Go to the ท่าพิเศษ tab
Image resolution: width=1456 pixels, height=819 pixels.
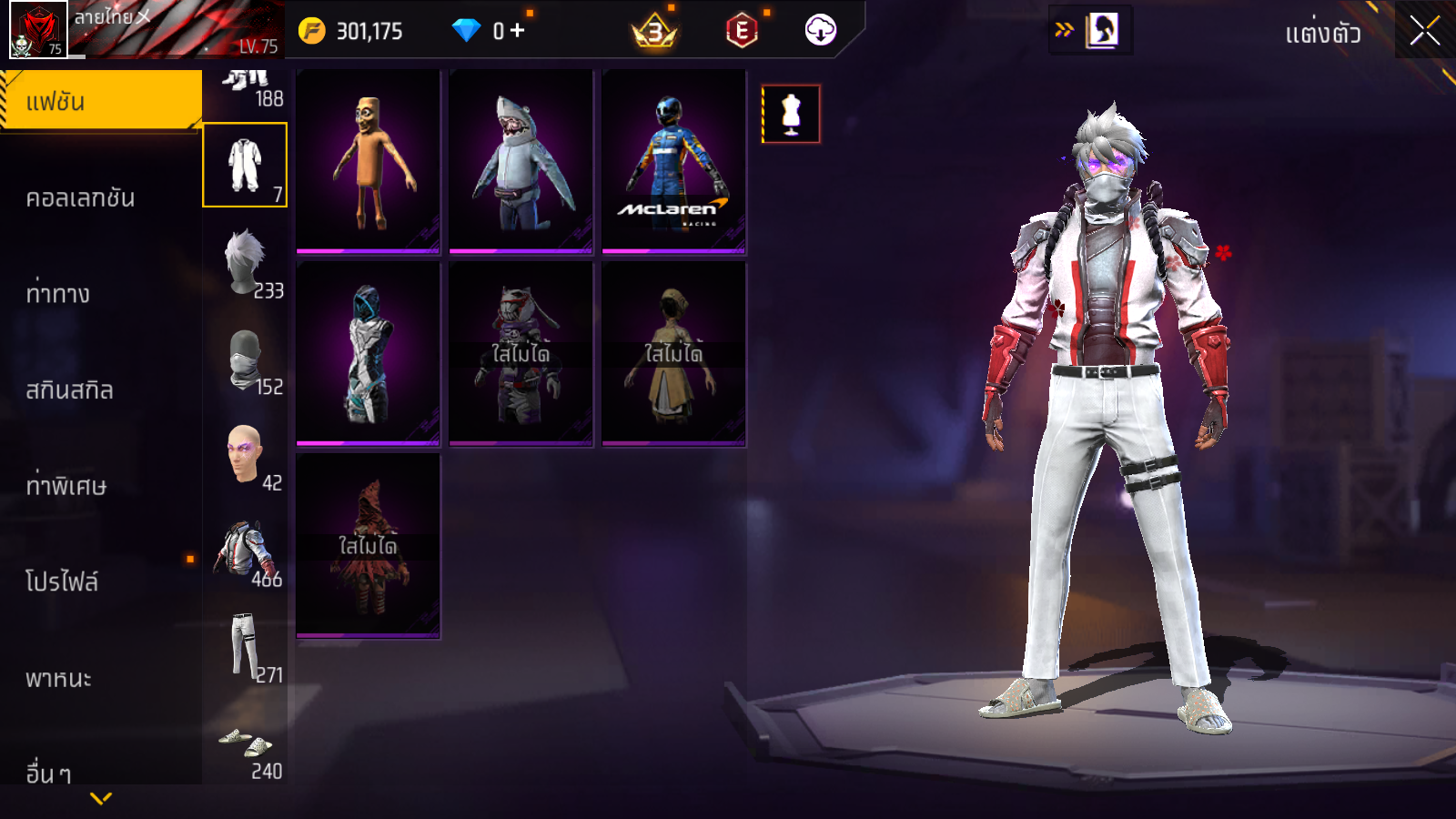pyautogui.click(x=66, y=485)
